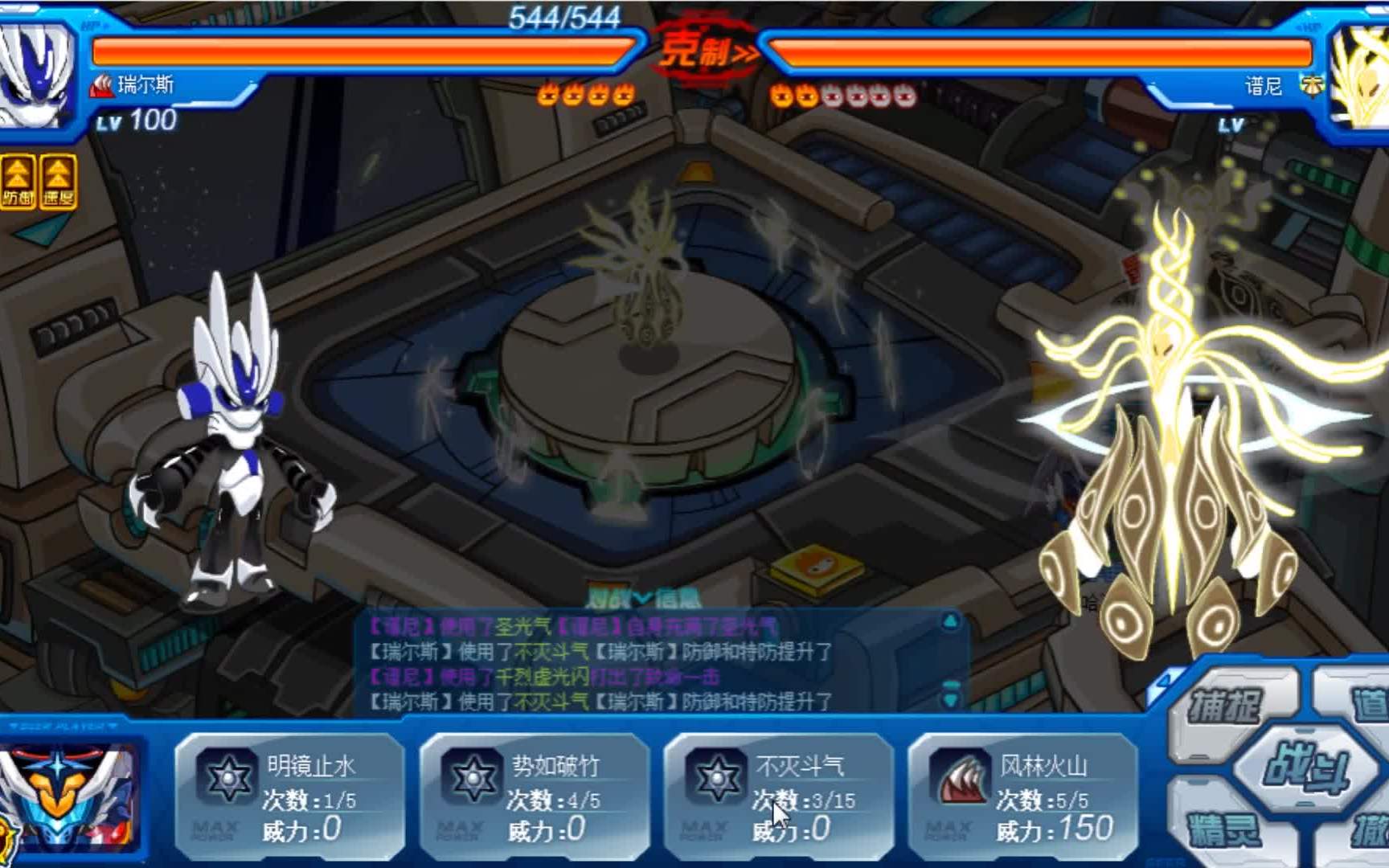The image size is (1389, 868).
Task: Click the player avatar beside the skill bar
Action: tap(68, 796)
